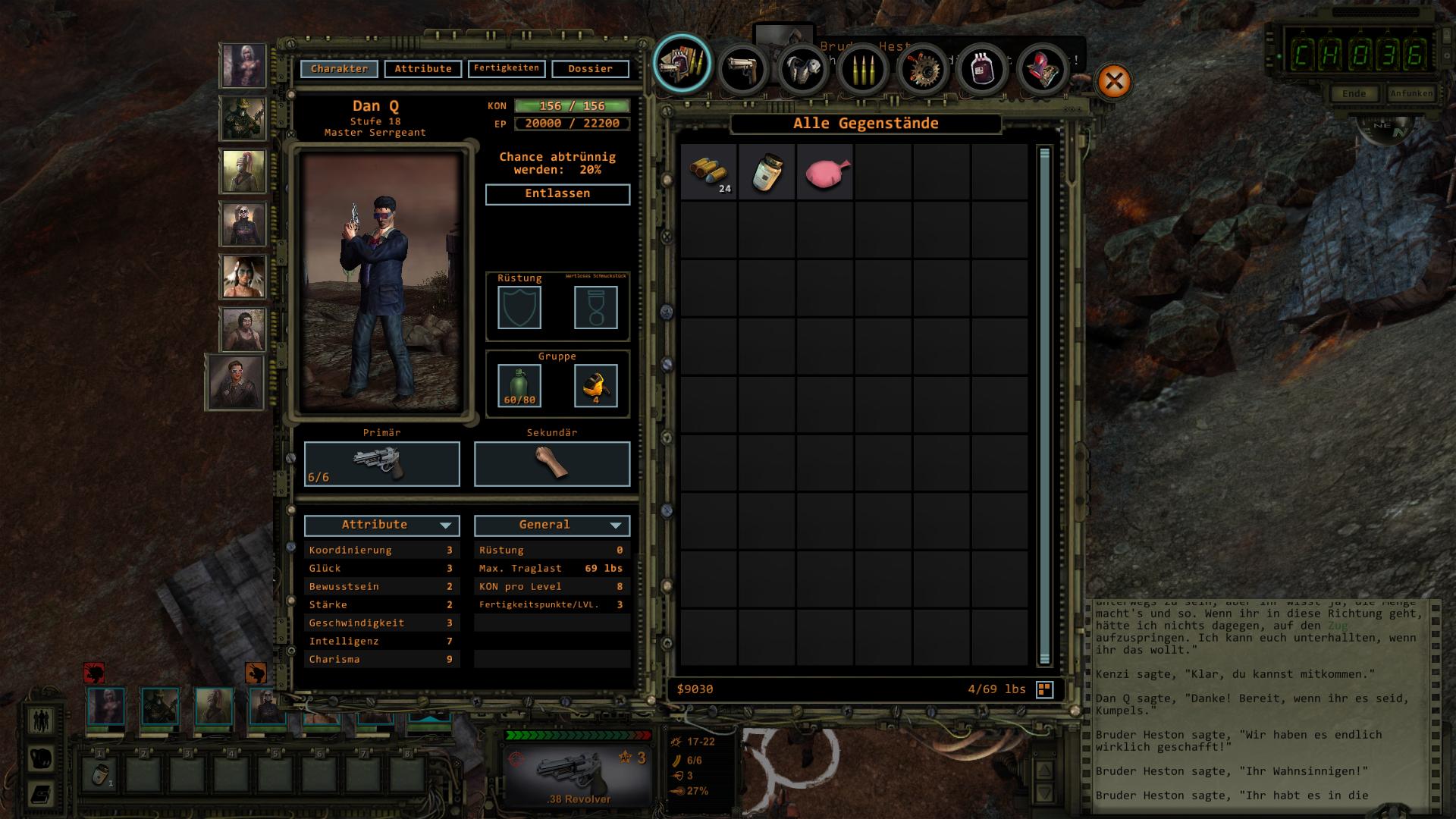Select the bullet ammo stack of 24
1456x819 pixels.
click(x=708, y=172)
